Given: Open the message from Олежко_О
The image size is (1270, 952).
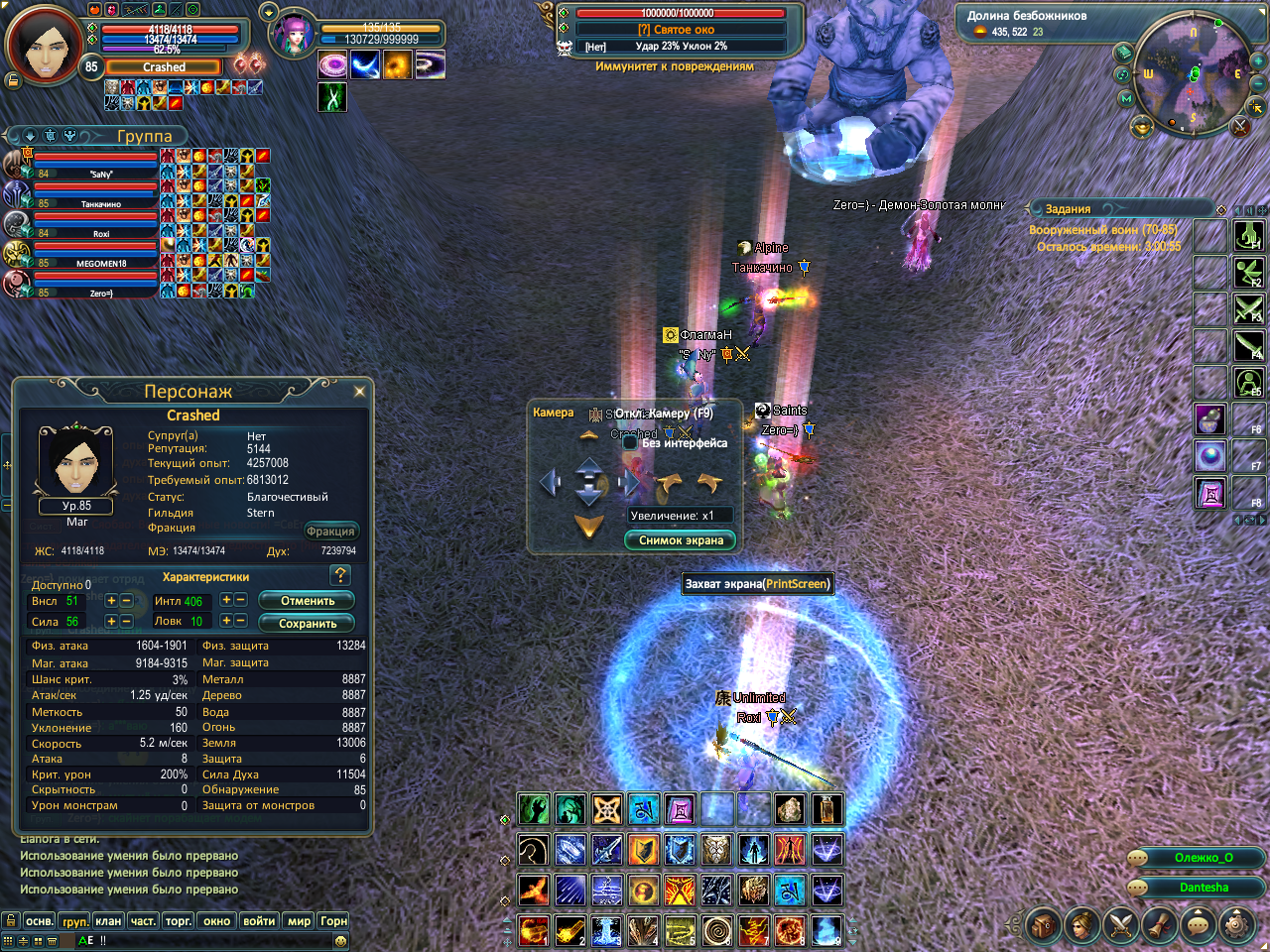Looking at the screenshot, I should pyautogui.click(x=1203, y=858).
